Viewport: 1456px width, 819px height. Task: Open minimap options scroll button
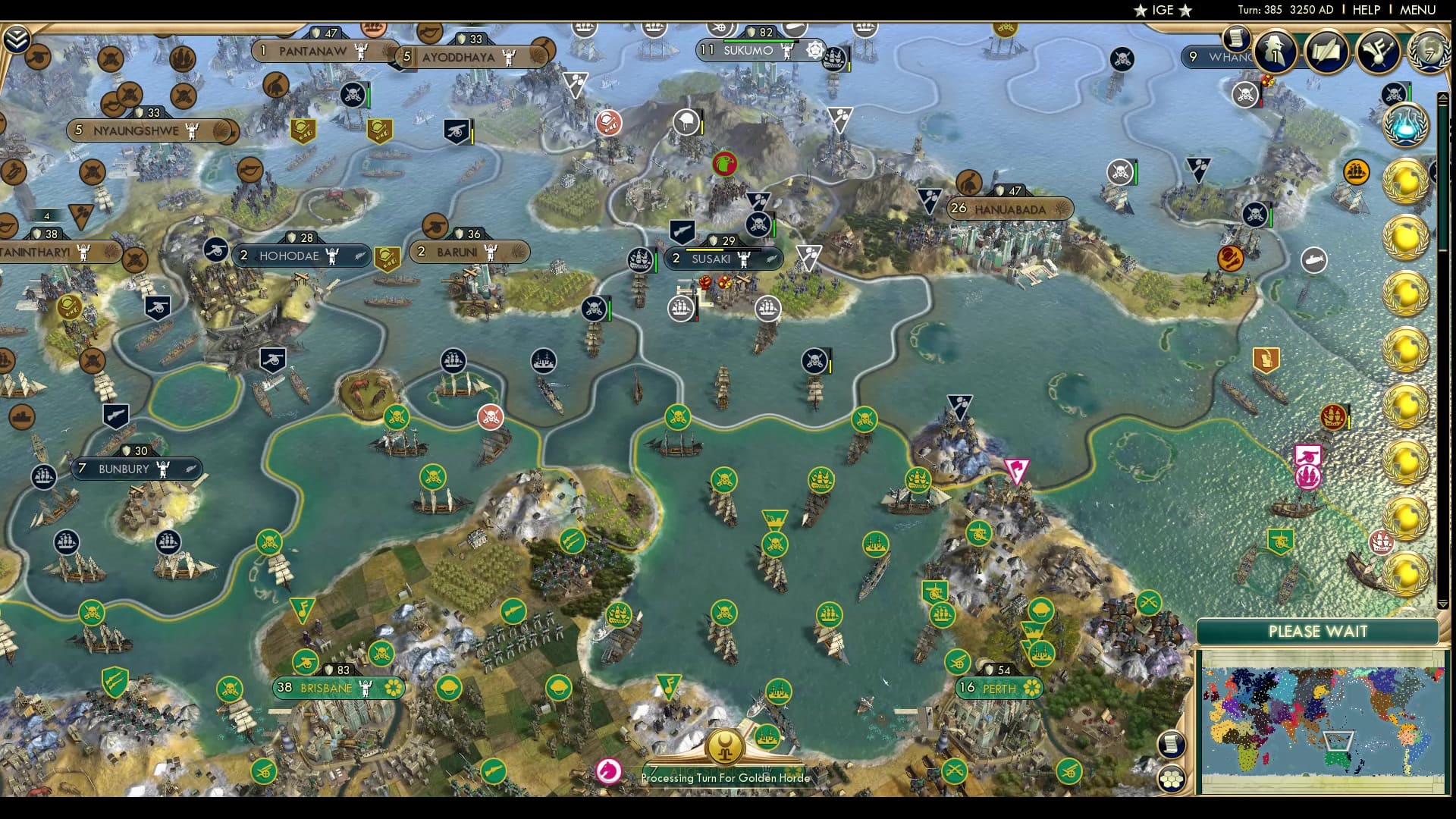tap(1172, 744)
